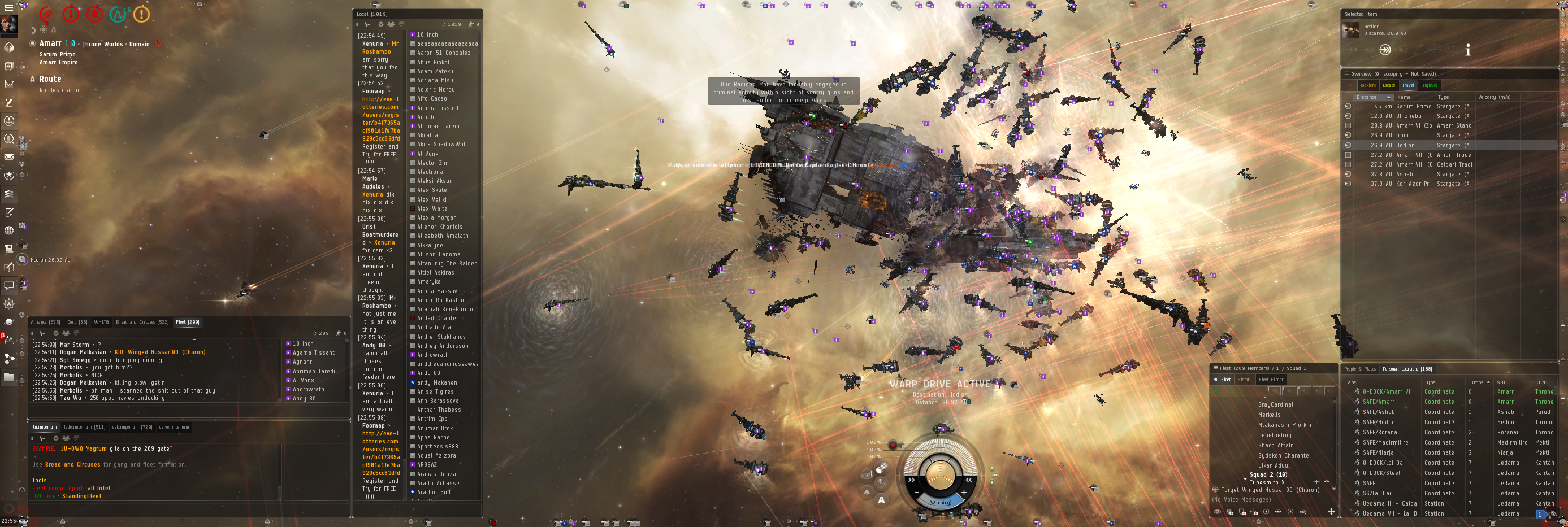Switch overview to the Tacklers tab

pos(1368,86)
